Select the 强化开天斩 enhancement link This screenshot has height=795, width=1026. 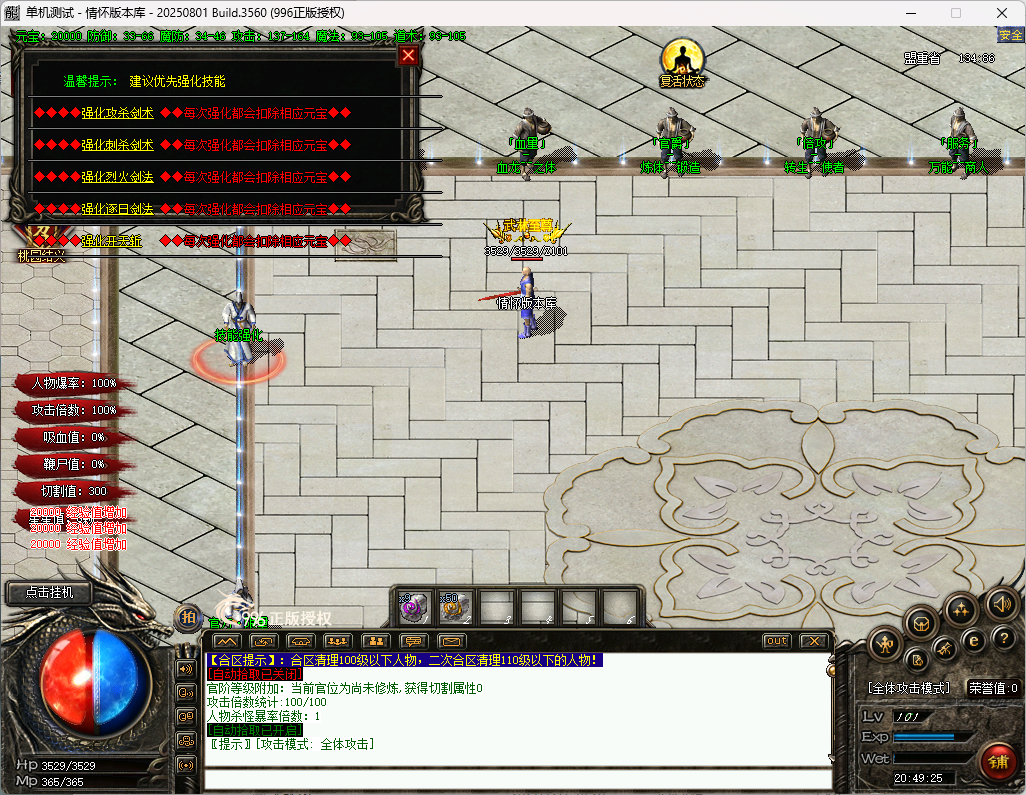111,241
